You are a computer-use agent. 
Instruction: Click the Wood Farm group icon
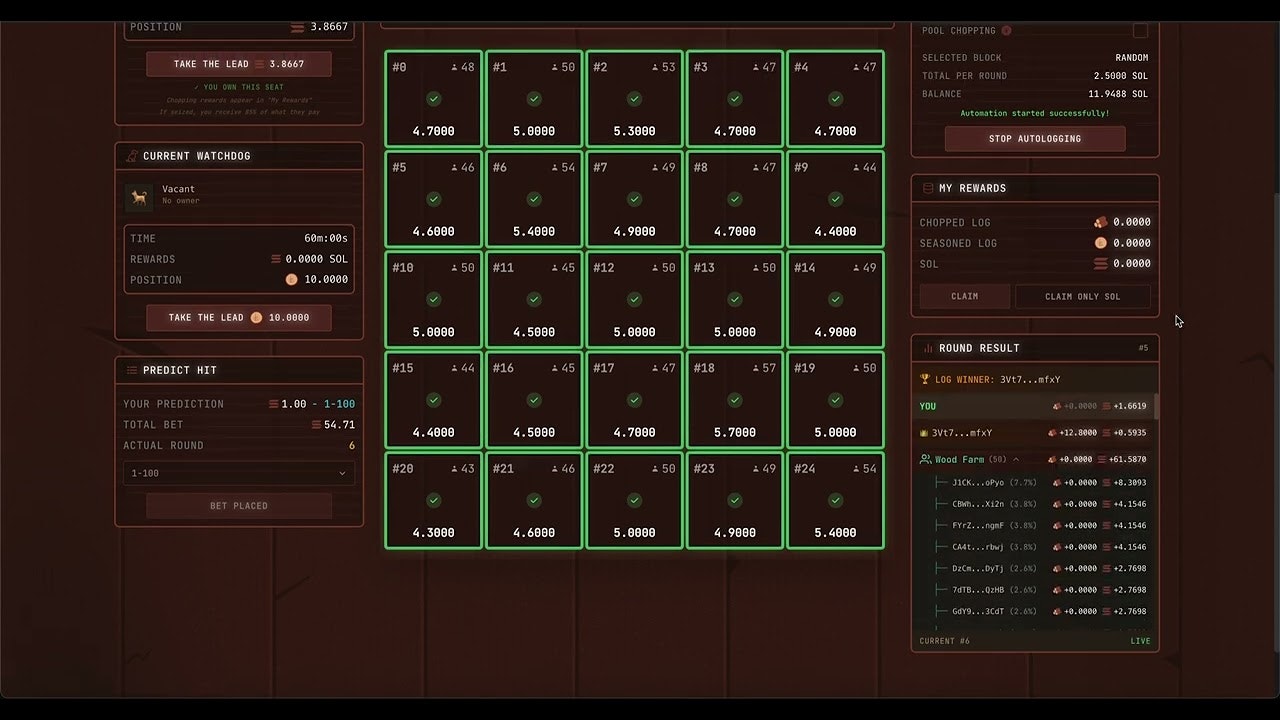pyautogui.click(x=923, y=458)
